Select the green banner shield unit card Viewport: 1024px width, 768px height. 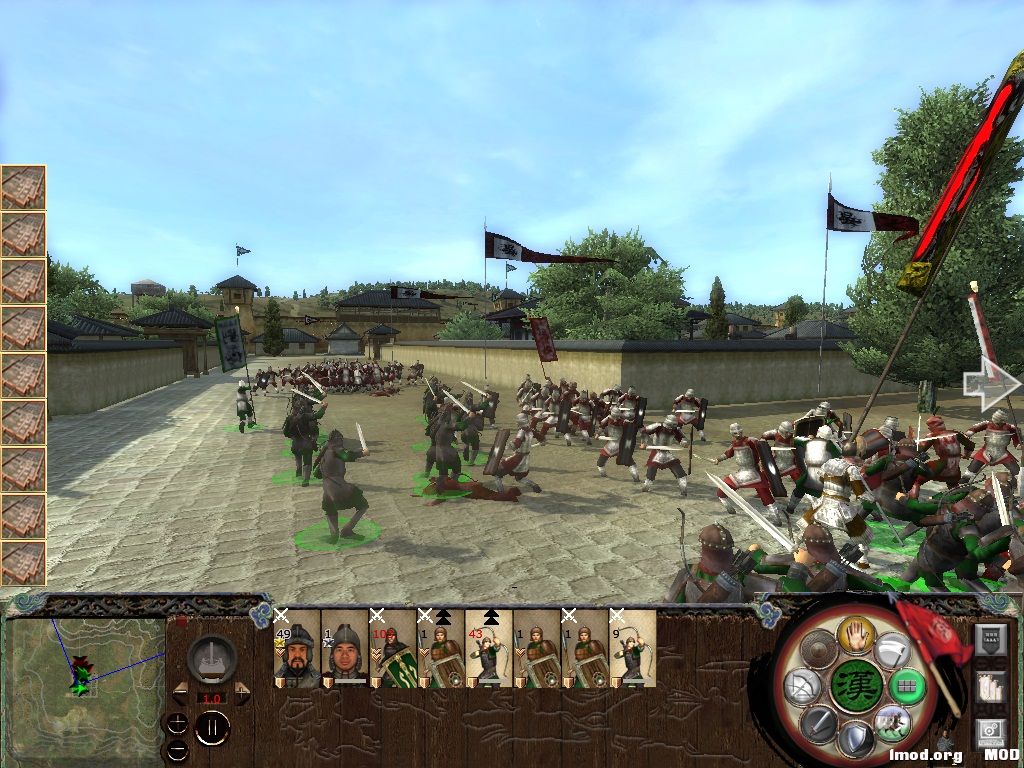(x=393, y=649)
